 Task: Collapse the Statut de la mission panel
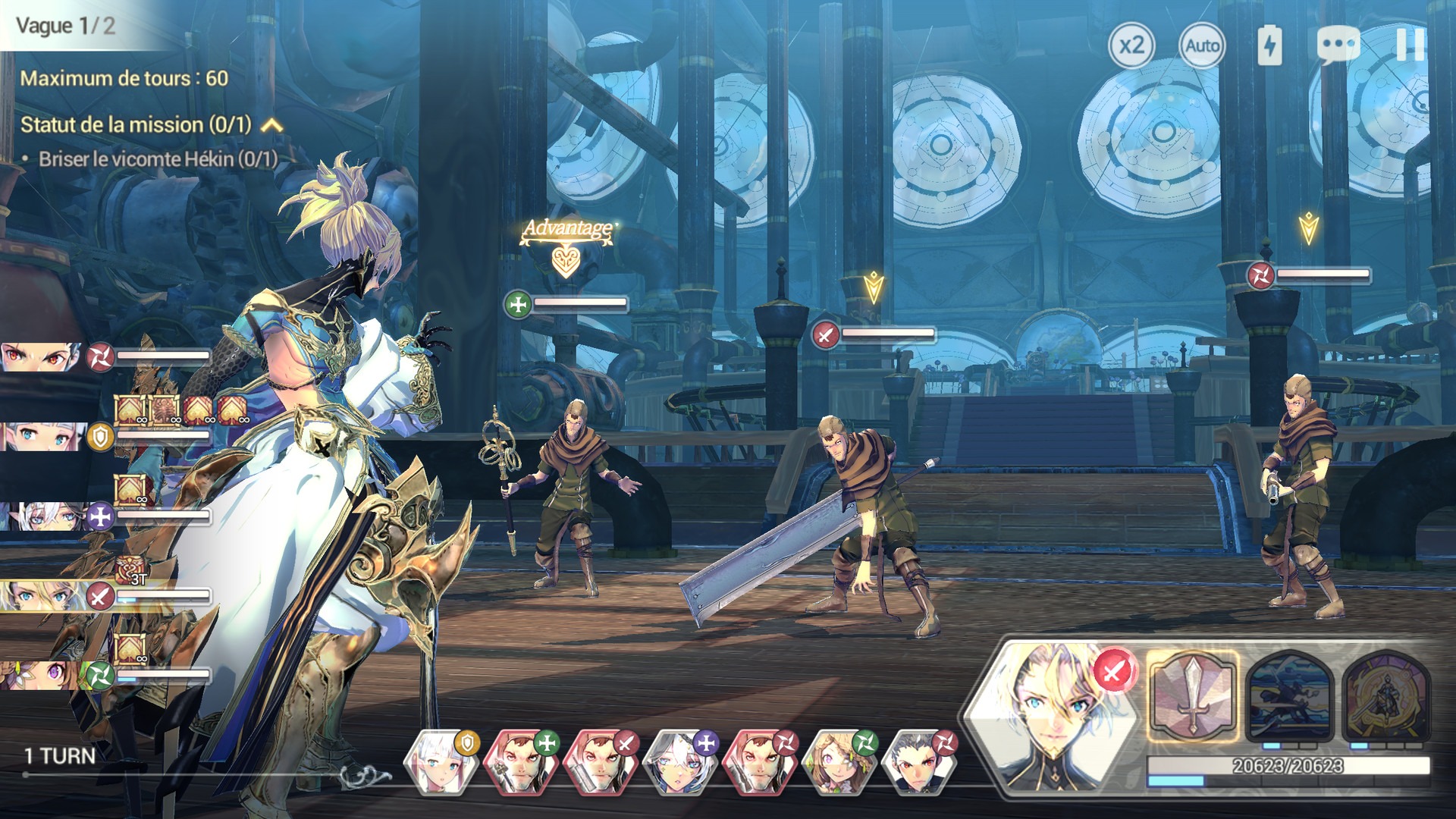tap(272, 125)
